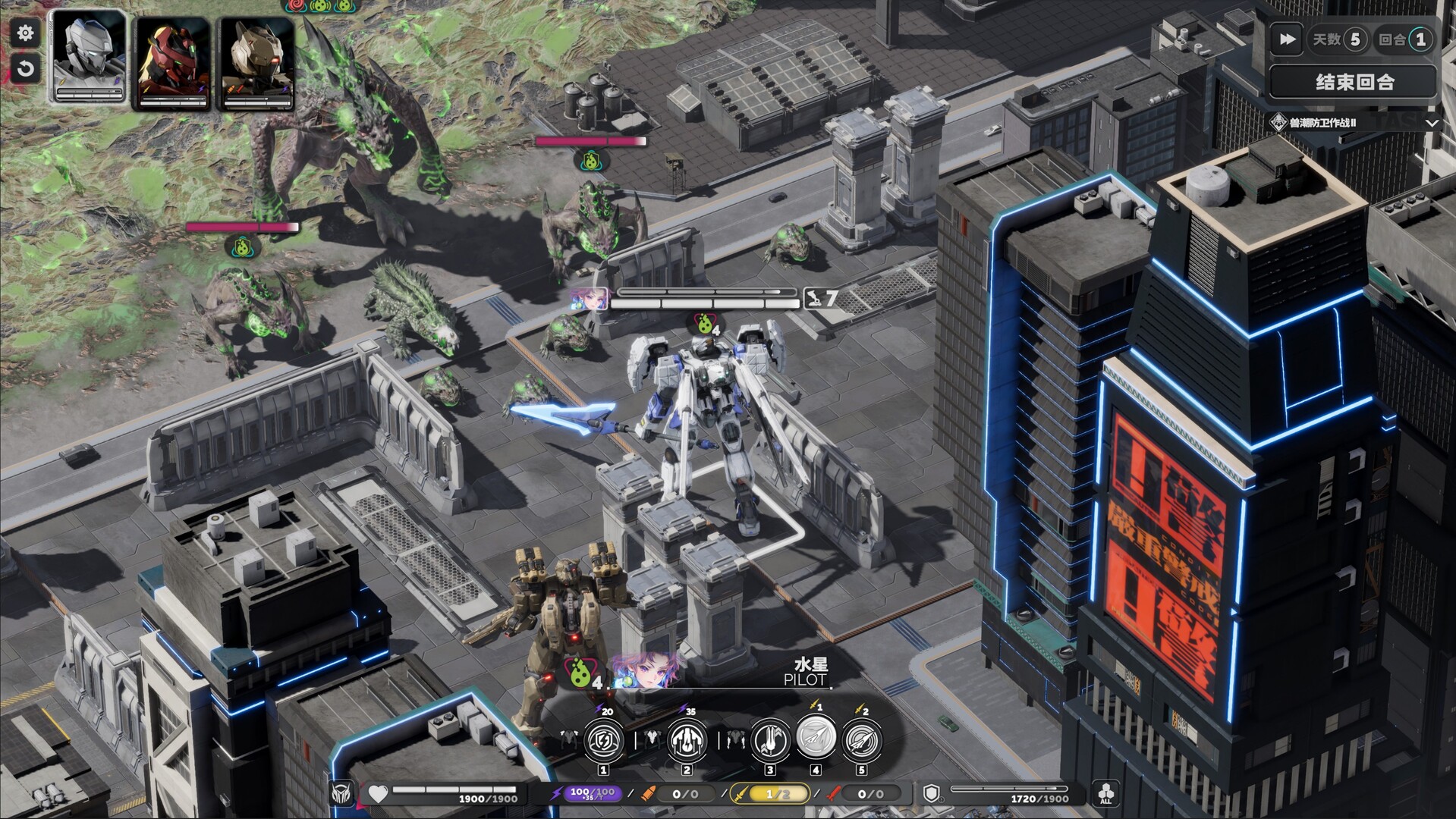
Task: Open the settings gear in the top-left corner
Action: (x=25, y=33)
